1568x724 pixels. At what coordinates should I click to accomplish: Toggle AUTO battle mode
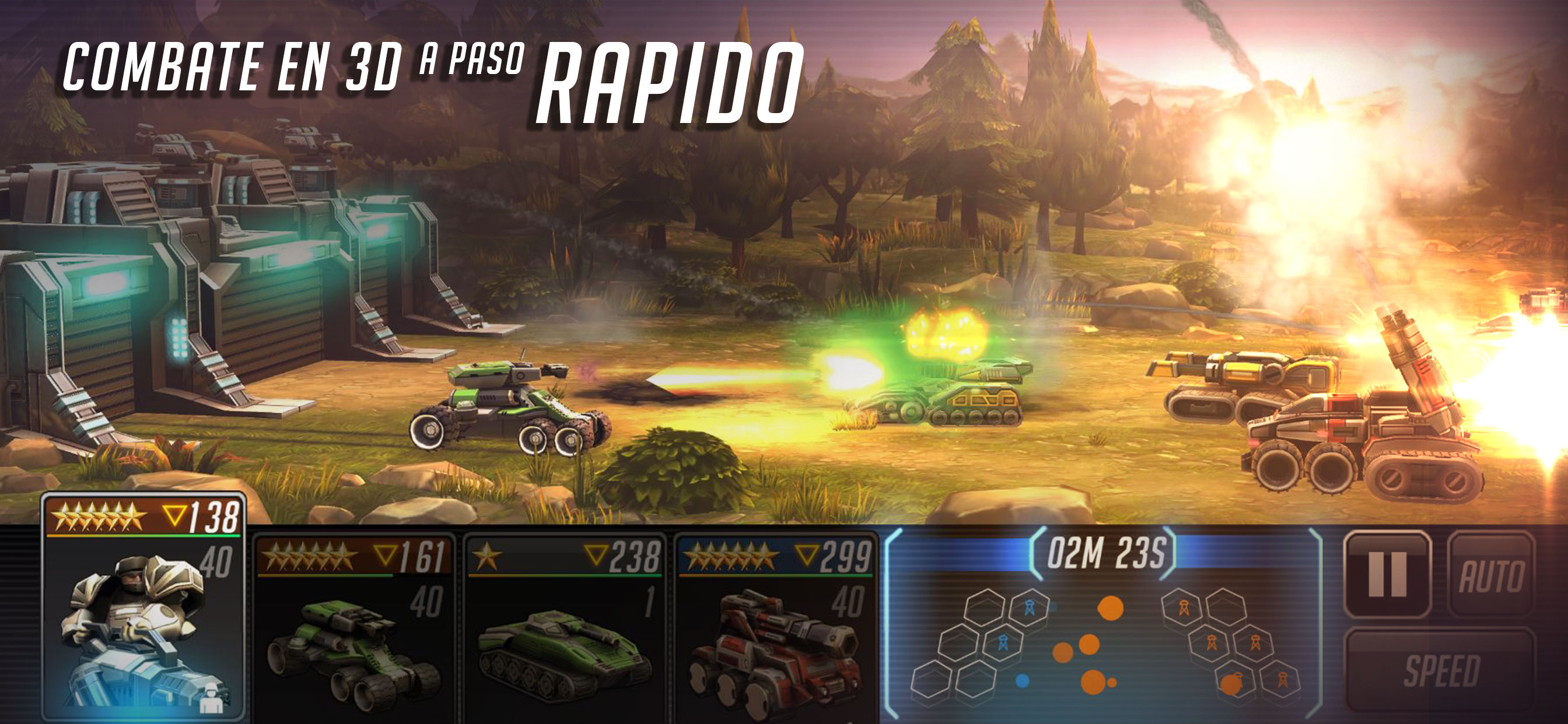(x=1490, y=575)
